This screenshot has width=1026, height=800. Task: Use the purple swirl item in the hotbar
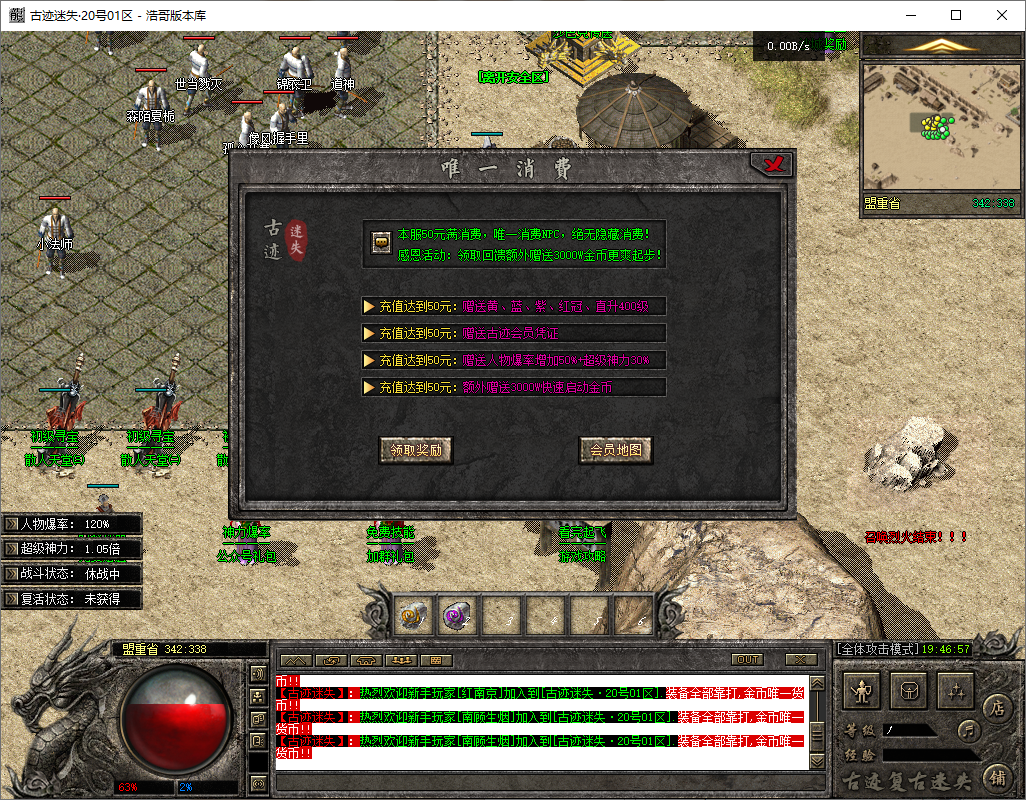(458, 615)
